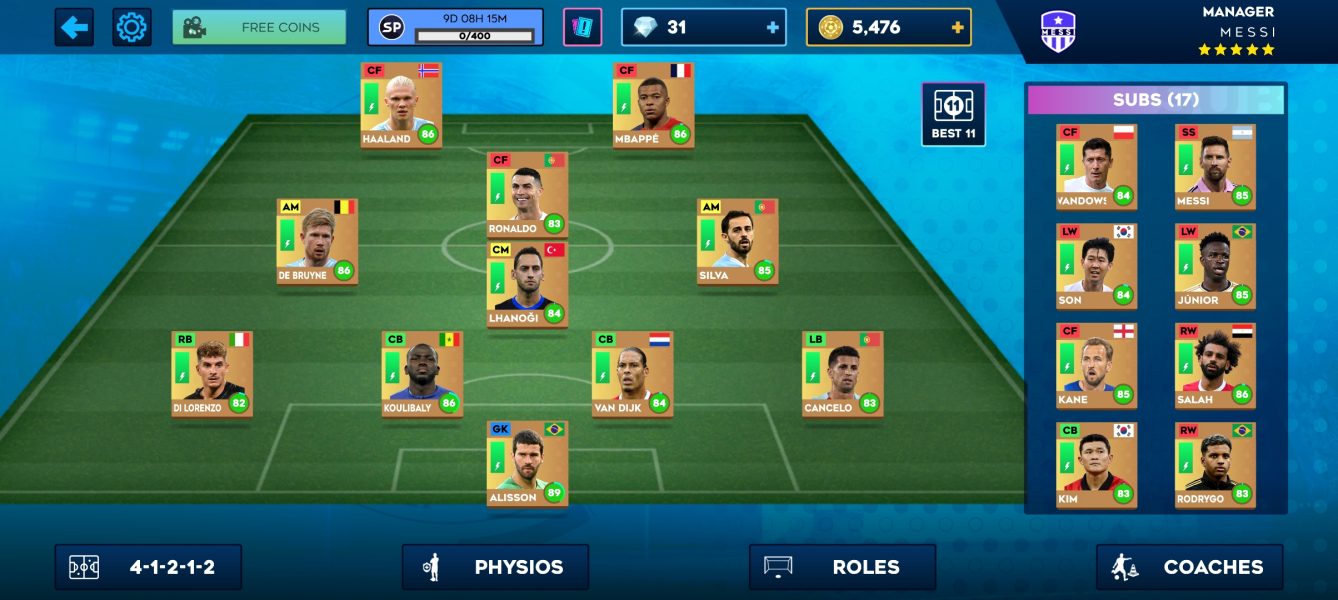The height and width of the screenshot is (600, 1338).
Task: Open the pink card pack icon
Action: [x=582, y=27]
